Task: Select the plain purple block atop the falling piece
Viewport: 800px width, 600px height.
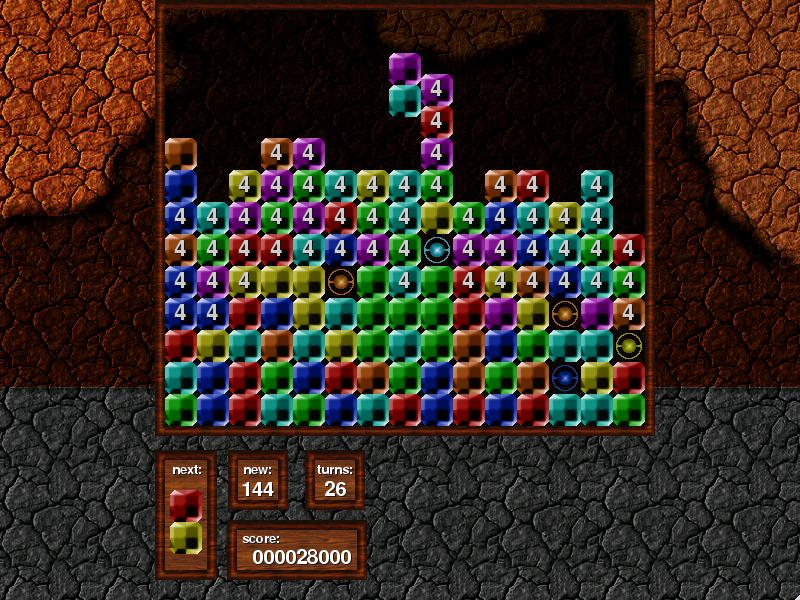Action: pyautogui.click(x=404, y=67)
